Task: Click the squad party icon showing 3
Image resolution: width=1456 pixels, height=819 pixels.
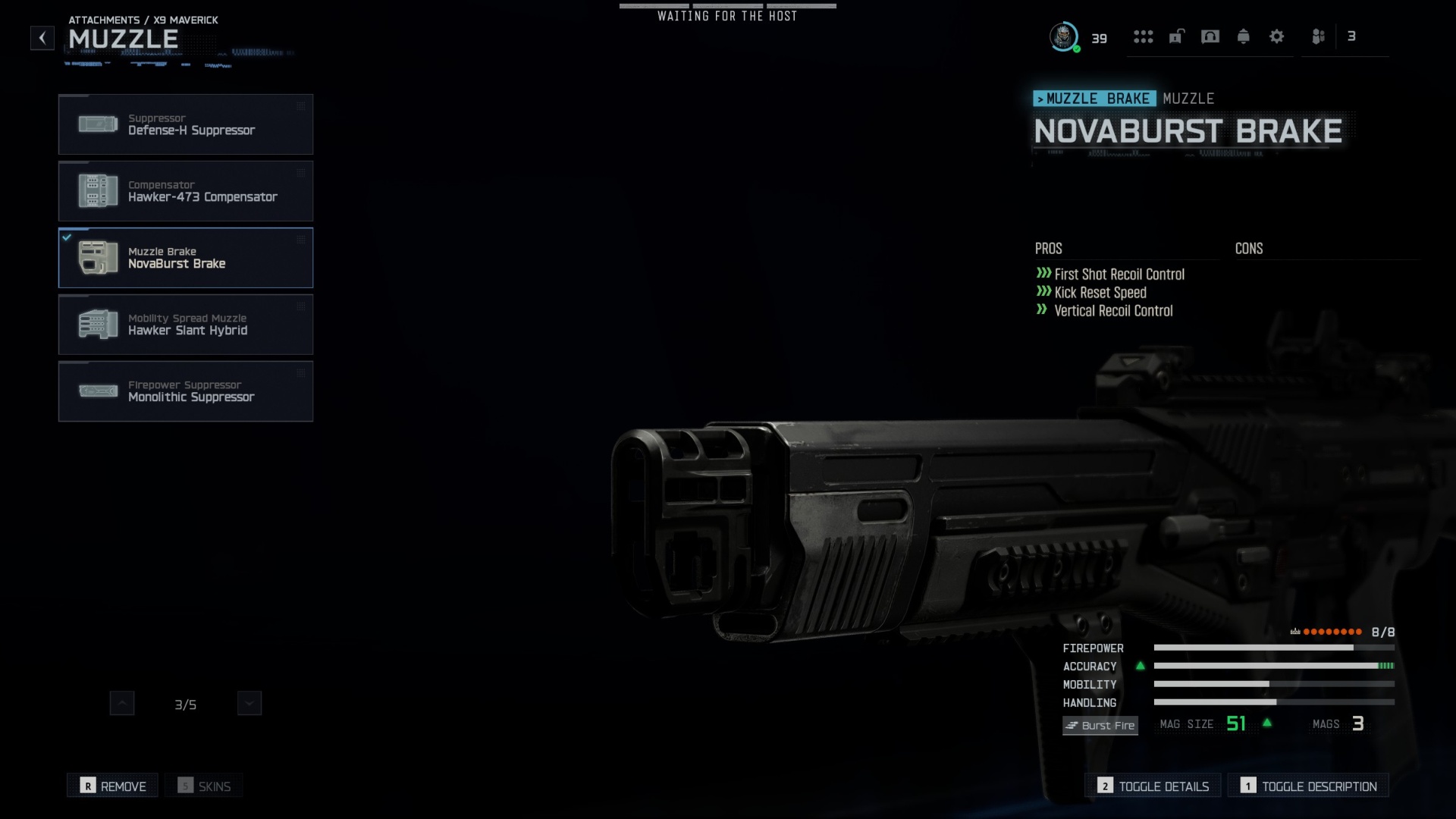Action: click(1318, 36)
